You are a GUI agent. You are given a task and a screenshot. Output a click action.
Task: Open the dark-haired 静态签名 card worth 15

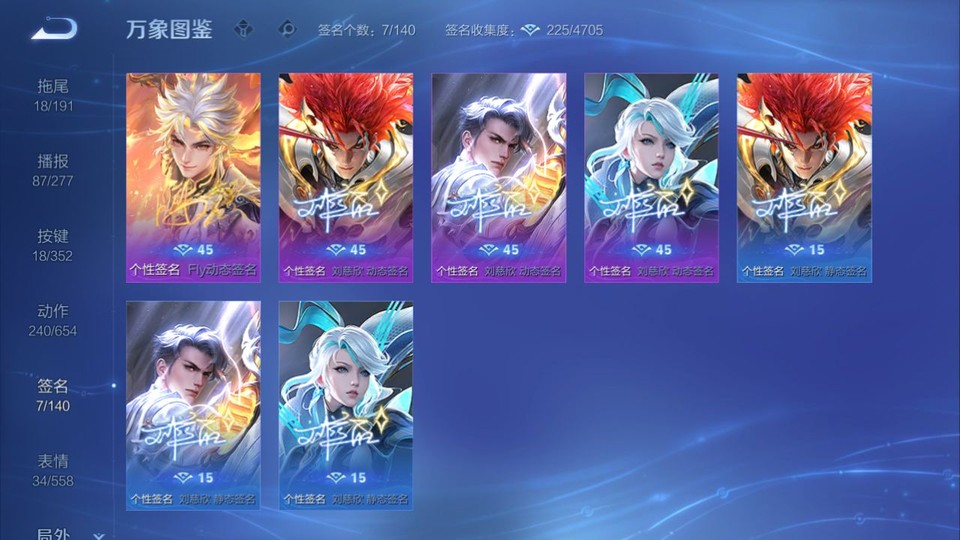click(193, 405)
